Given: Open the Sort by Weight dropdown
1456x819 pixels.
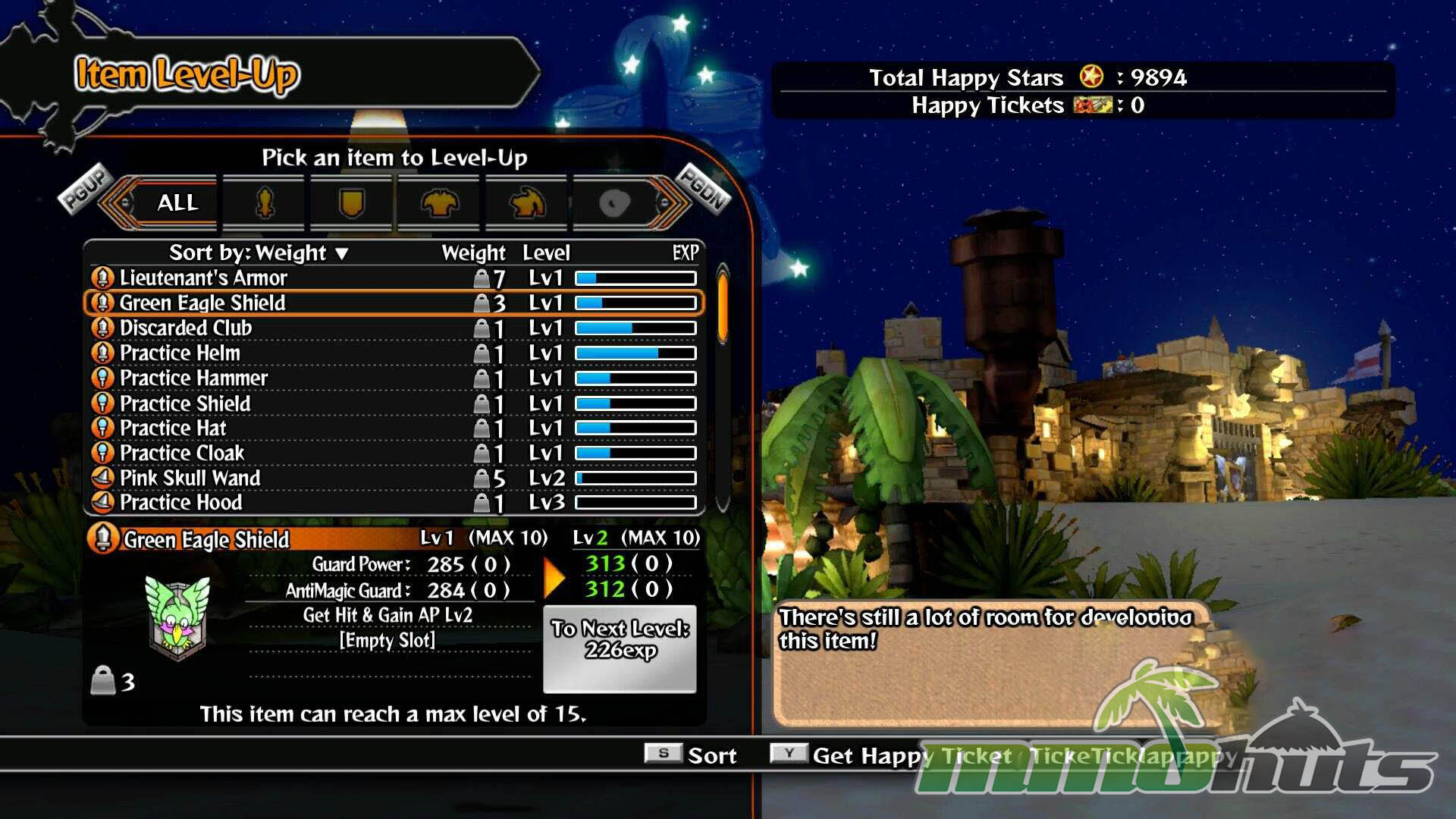Looking at the screenshot, I should (x=259, y=253).
